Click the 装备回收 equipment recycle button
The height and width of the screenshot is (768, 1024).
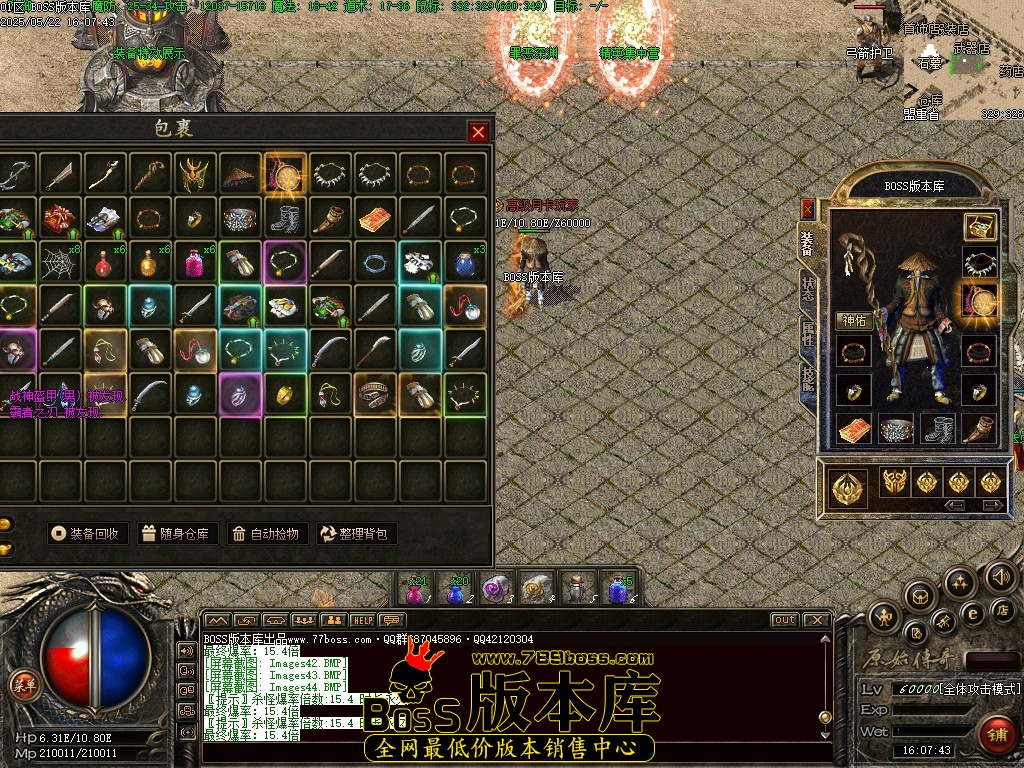[x=88, y=533]
